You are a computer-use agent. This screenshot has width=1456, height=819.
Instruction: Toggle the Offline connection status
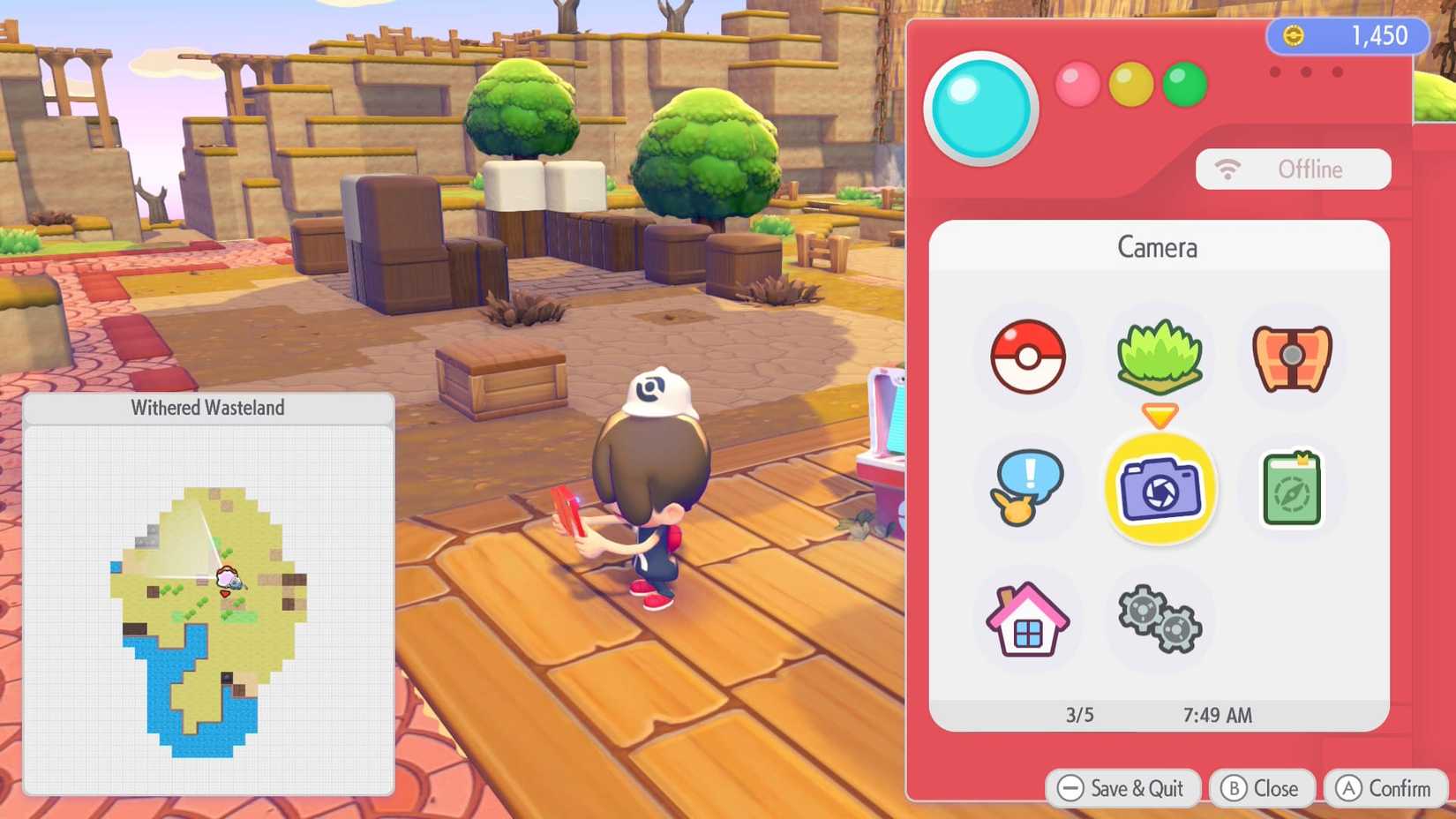(1294, 169)
